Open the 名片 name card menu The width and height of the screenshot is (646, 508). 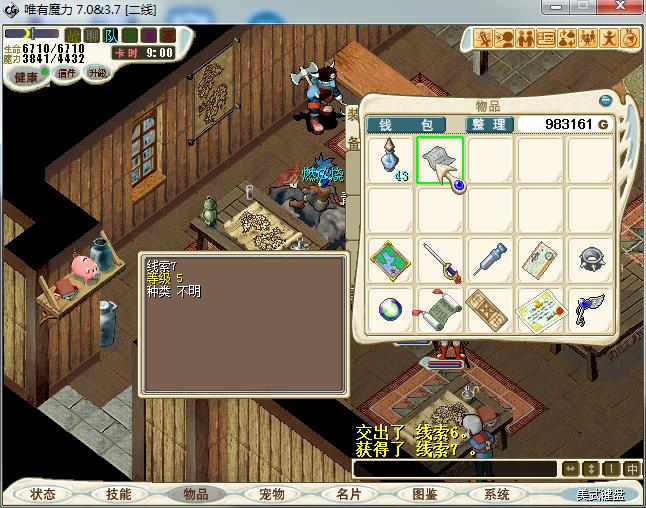point(348,494)
